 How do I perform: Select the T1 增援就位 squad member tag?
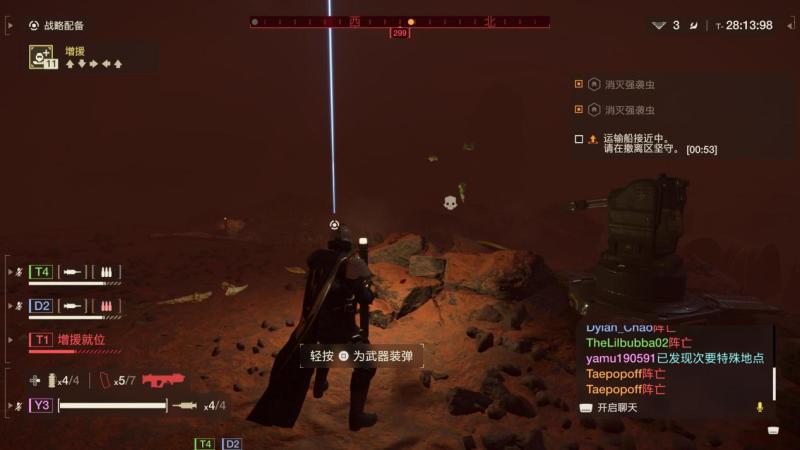pos(41,340)
